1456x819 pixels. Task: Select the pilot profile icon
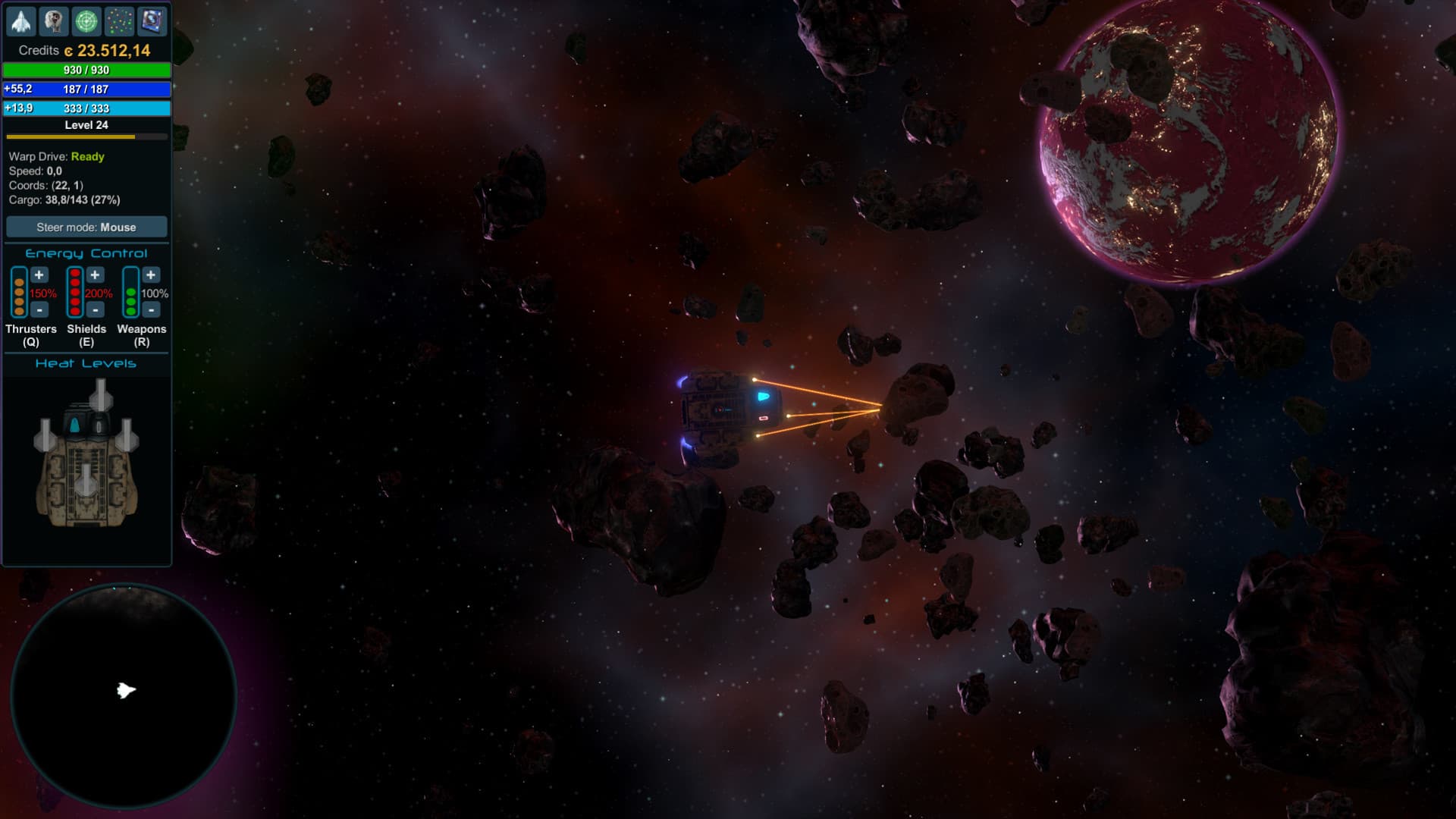(x=54, y=21)
